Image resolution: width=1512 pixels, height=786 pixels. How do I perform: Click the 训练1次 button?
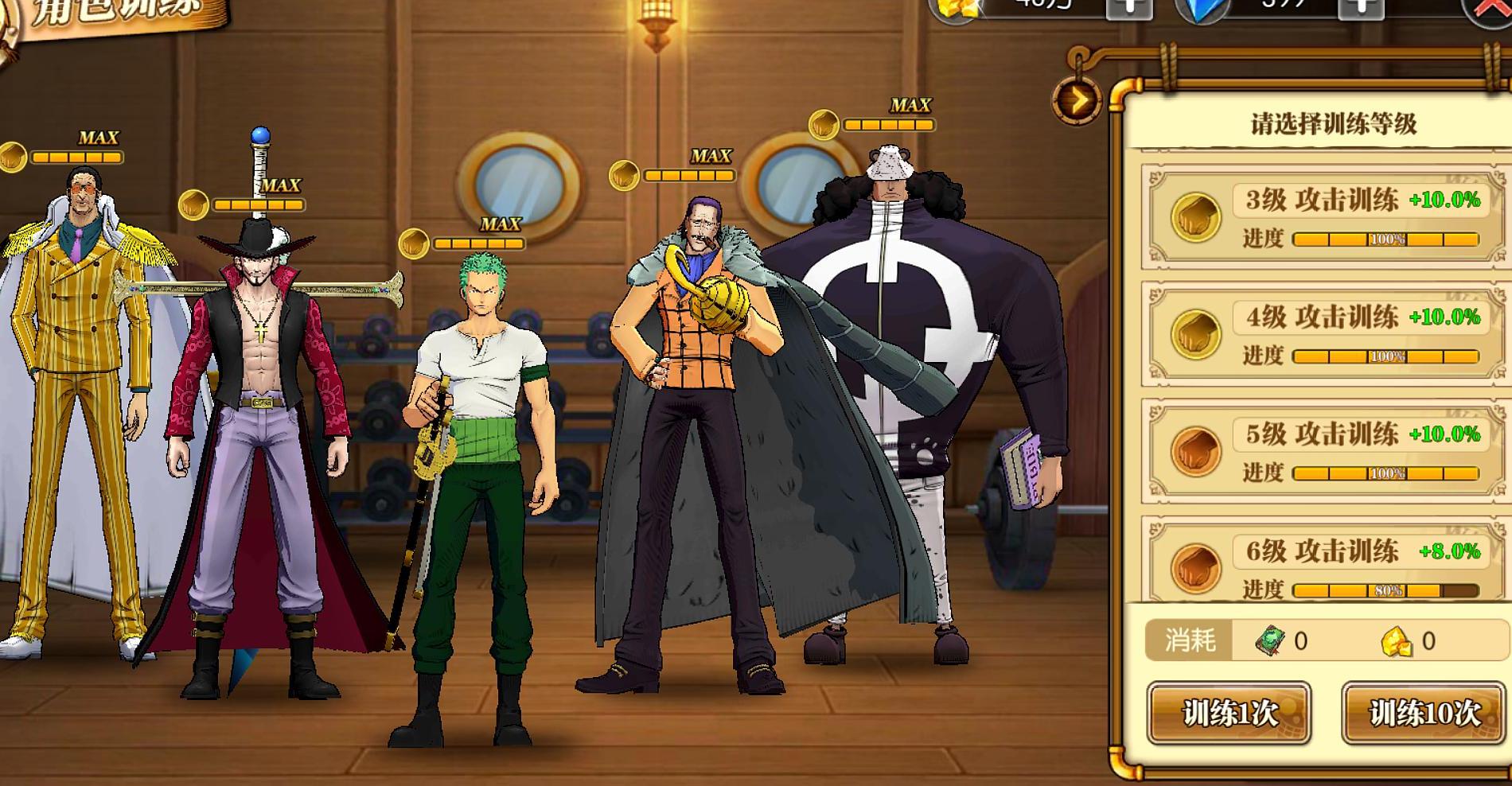[1229, 713]
